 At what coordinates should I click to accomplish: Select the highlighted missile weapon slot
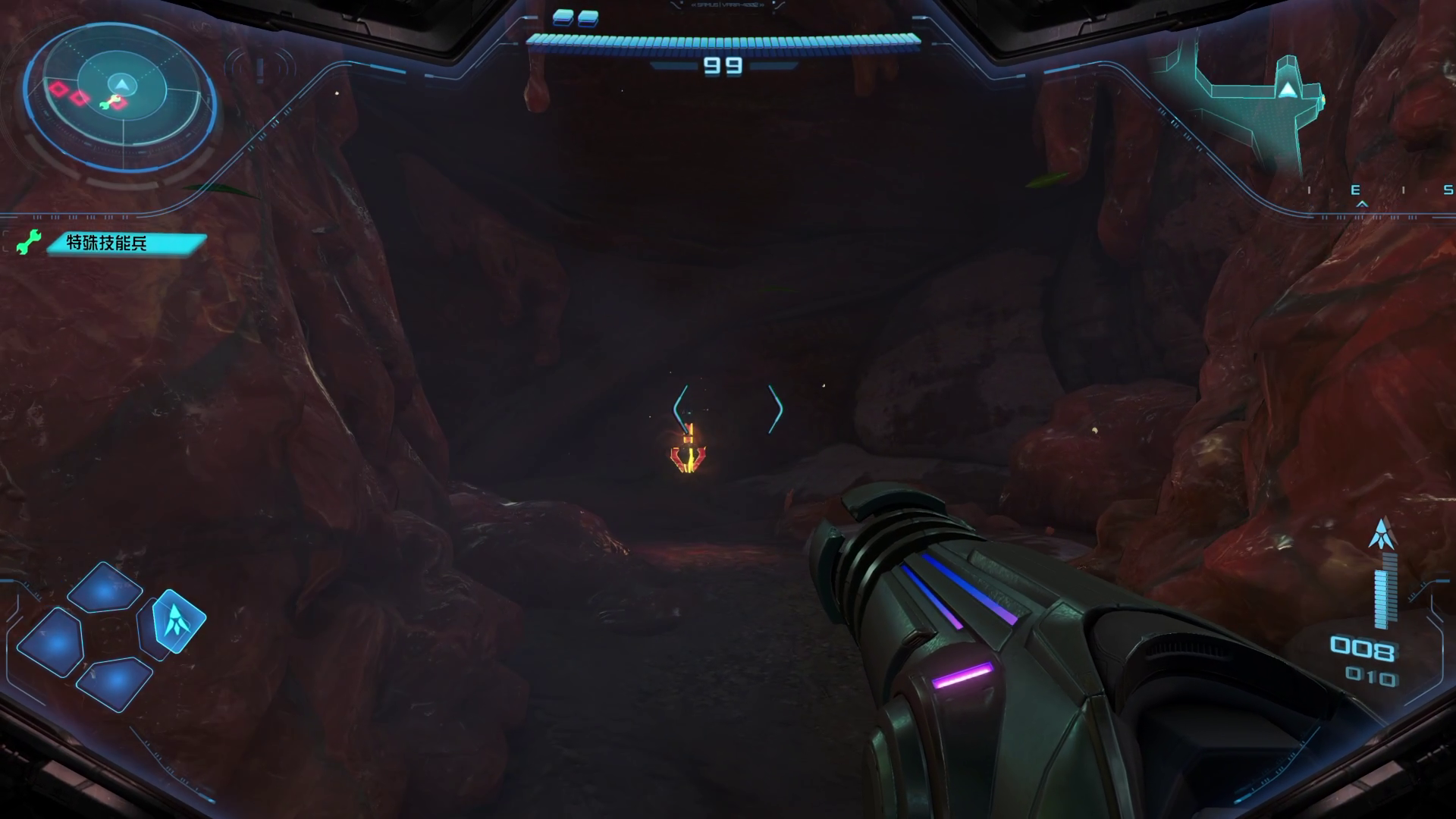tap(180, 620)
